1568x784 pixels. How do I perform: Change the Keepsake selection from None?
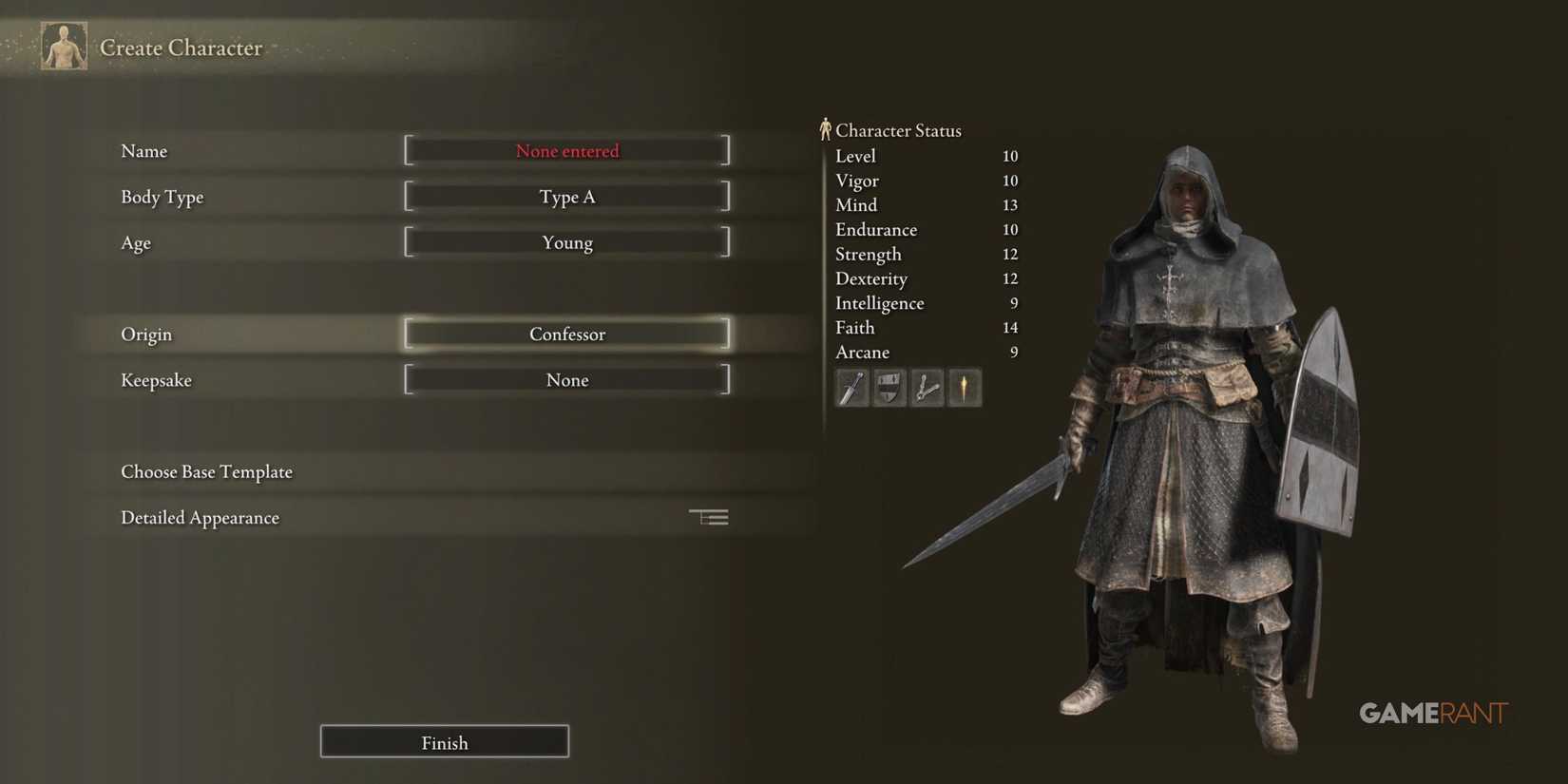click(566, 379)
